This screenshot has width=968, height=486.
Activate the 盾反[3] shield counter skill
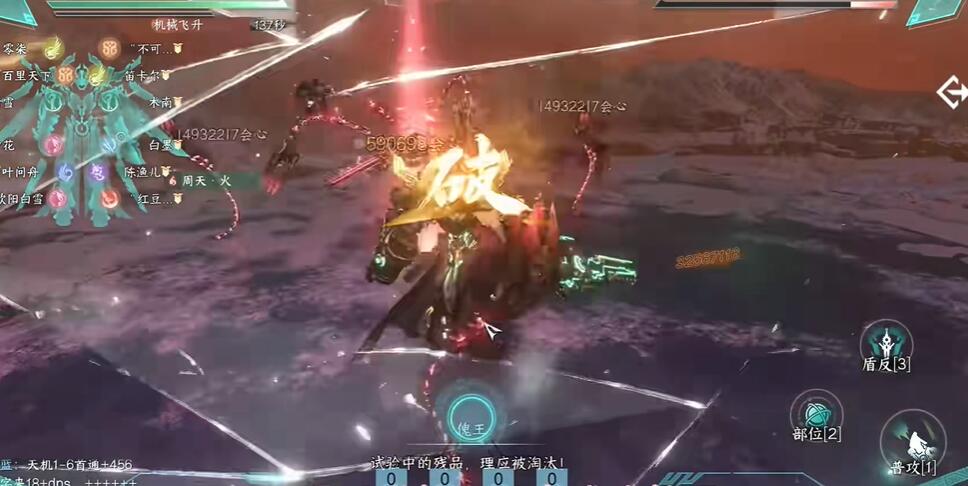coord(886,342)
